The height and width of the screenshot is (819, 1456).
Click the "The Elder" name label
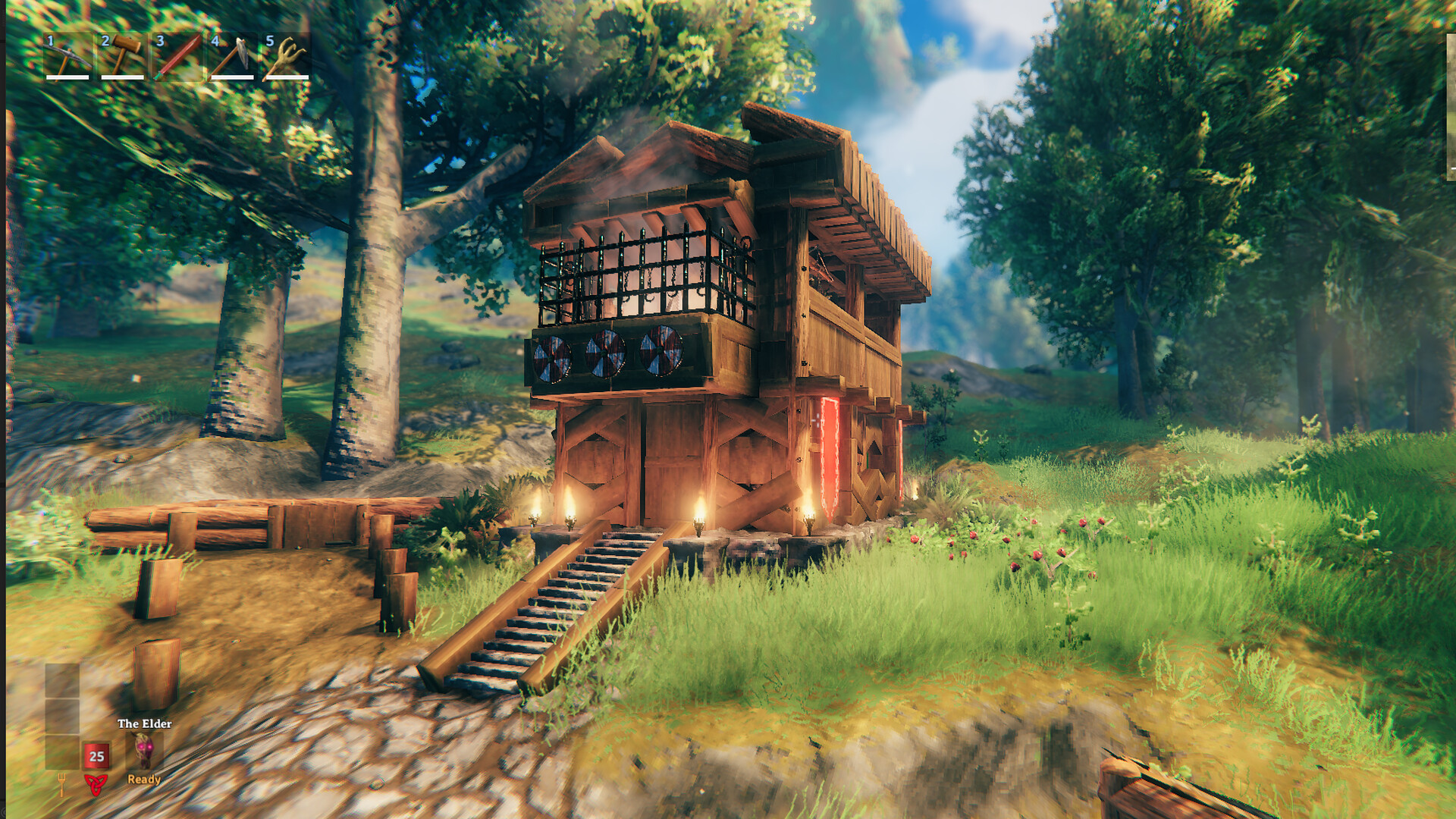pyautogui.click(x=145, y=723)
